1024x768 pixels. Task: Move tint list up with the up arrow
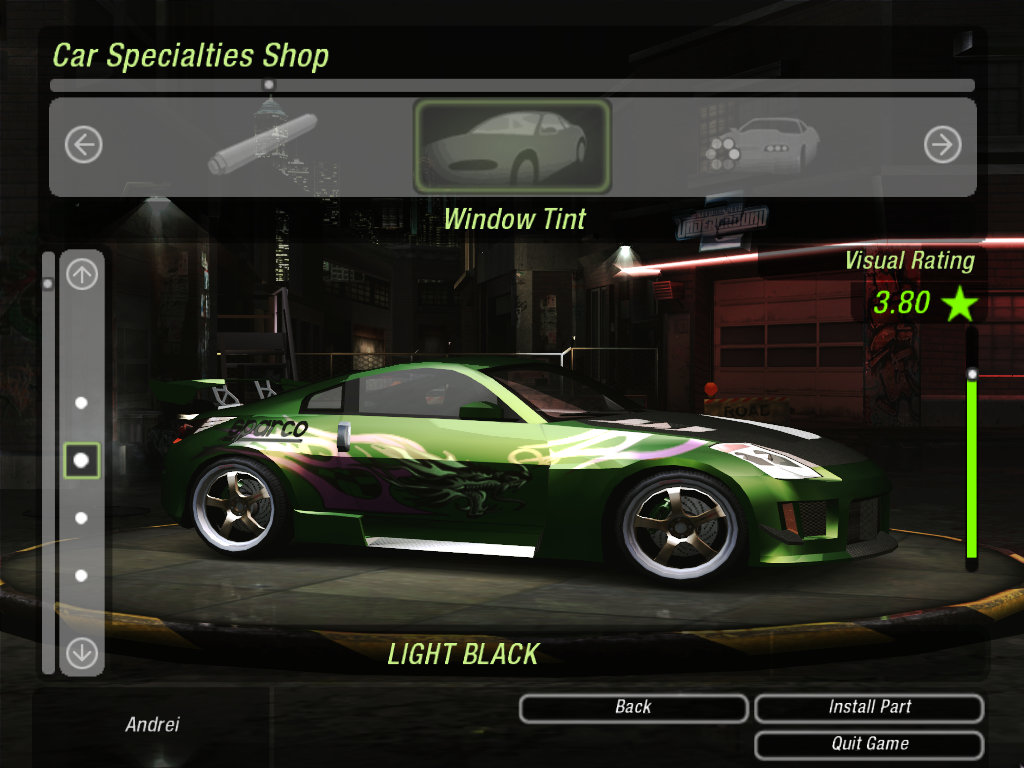(82, 274)
